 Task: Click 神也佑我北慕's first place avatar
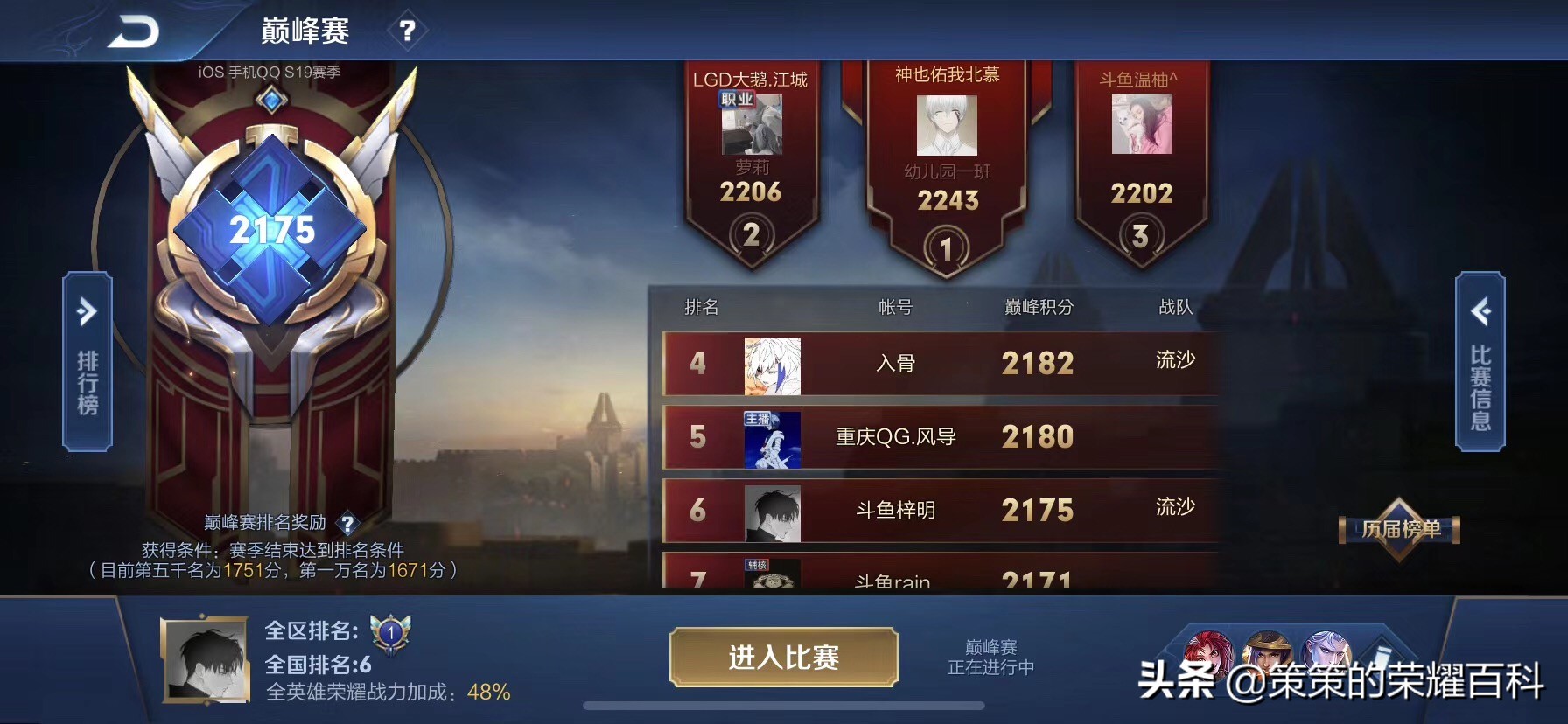(x=948, y=127)
